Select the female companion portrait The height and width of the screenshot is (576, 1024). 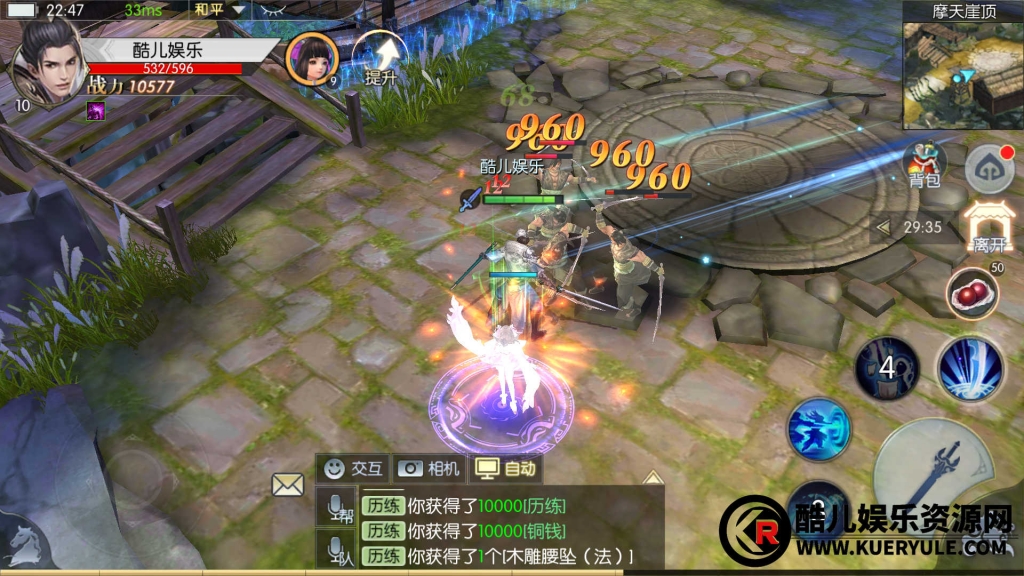(311, 59)
